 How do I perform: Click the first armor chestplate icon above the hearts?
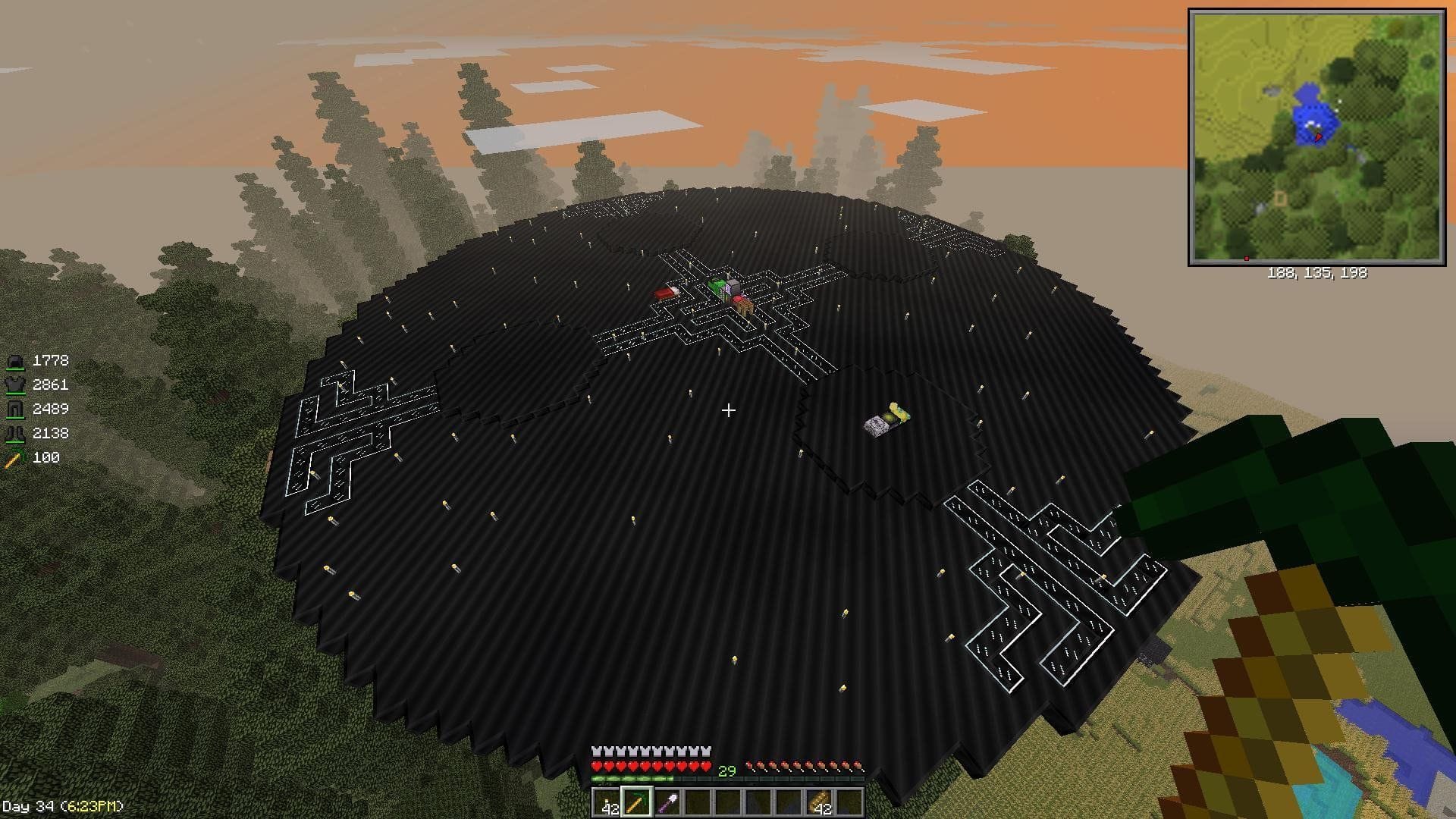[x=598, y=751]
